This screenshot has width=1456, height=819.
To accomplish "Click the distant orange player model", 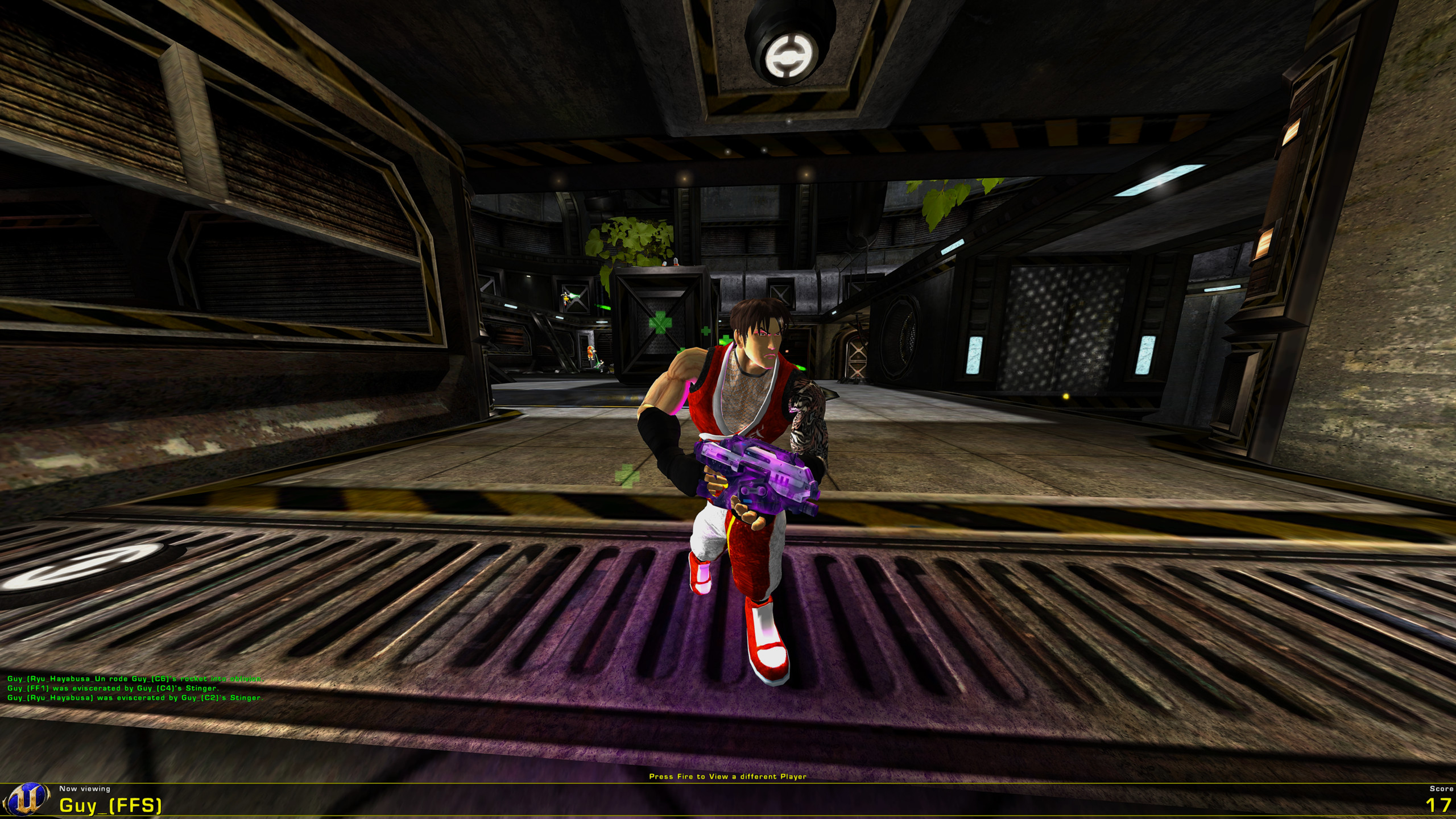I will 591,353.
